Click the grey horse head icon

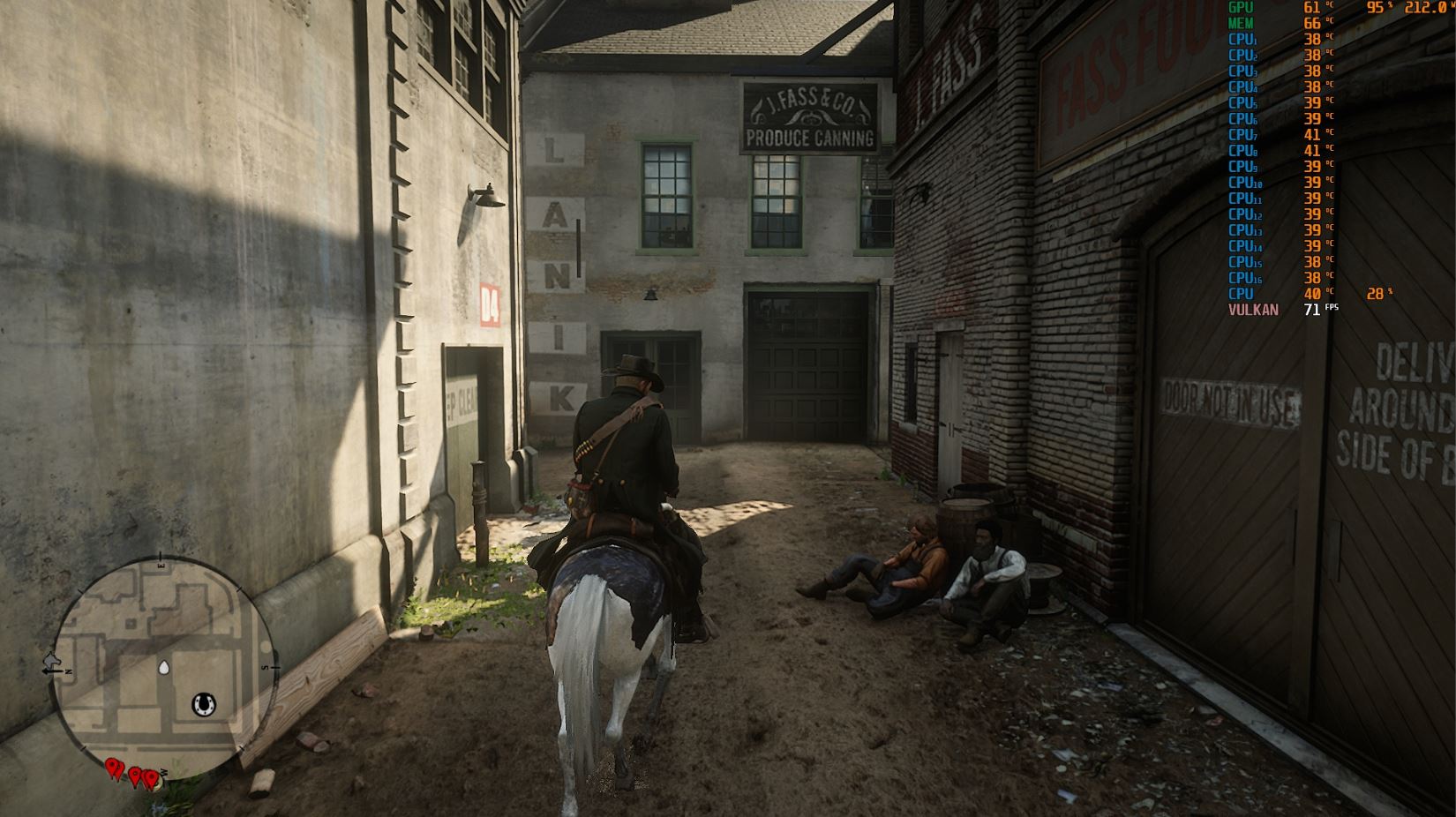click(x=51, y=659)
